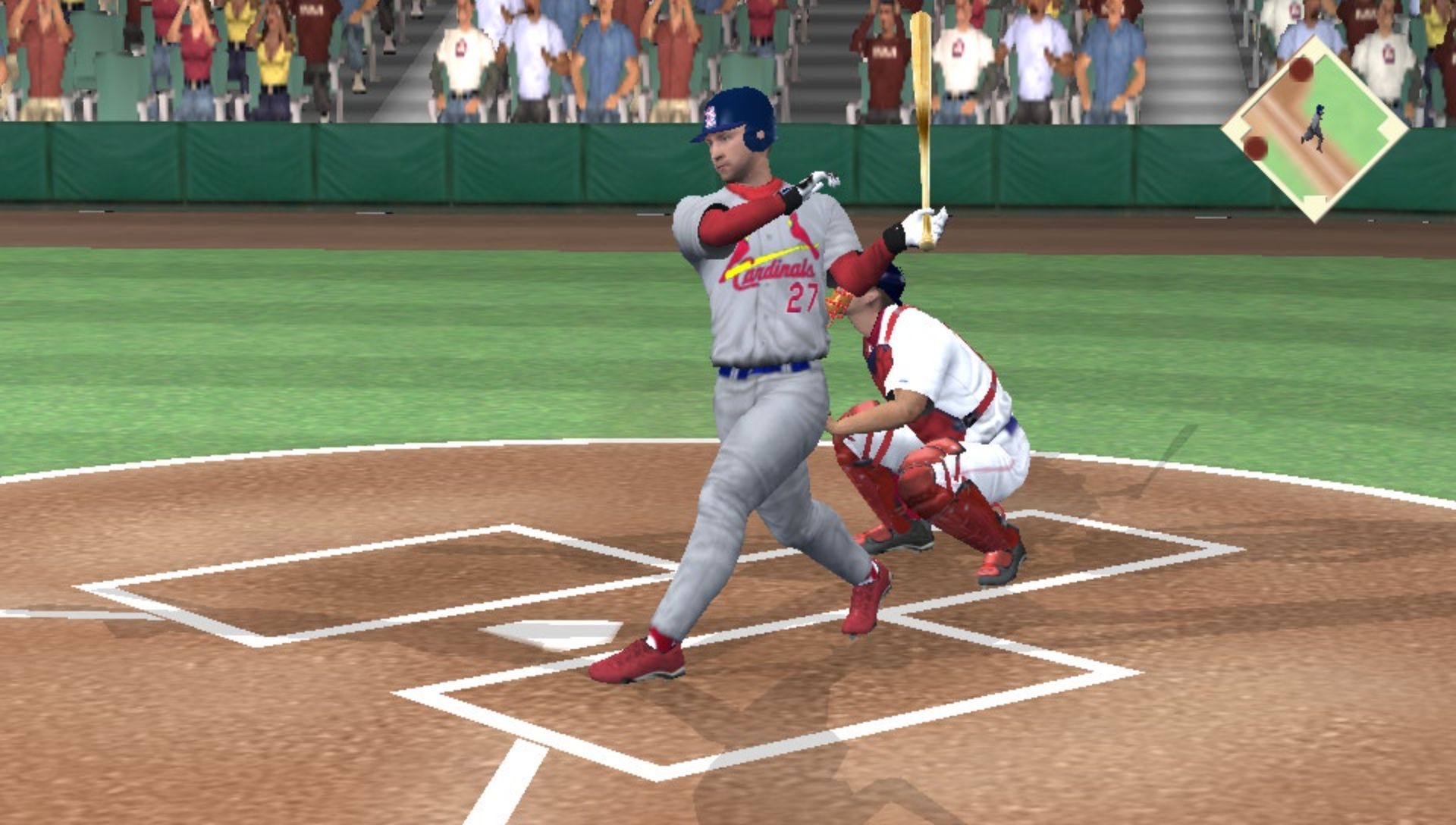Click the baseball diamond minimap
Viewport: 1456px width, 825px height.
point(1315,129)
